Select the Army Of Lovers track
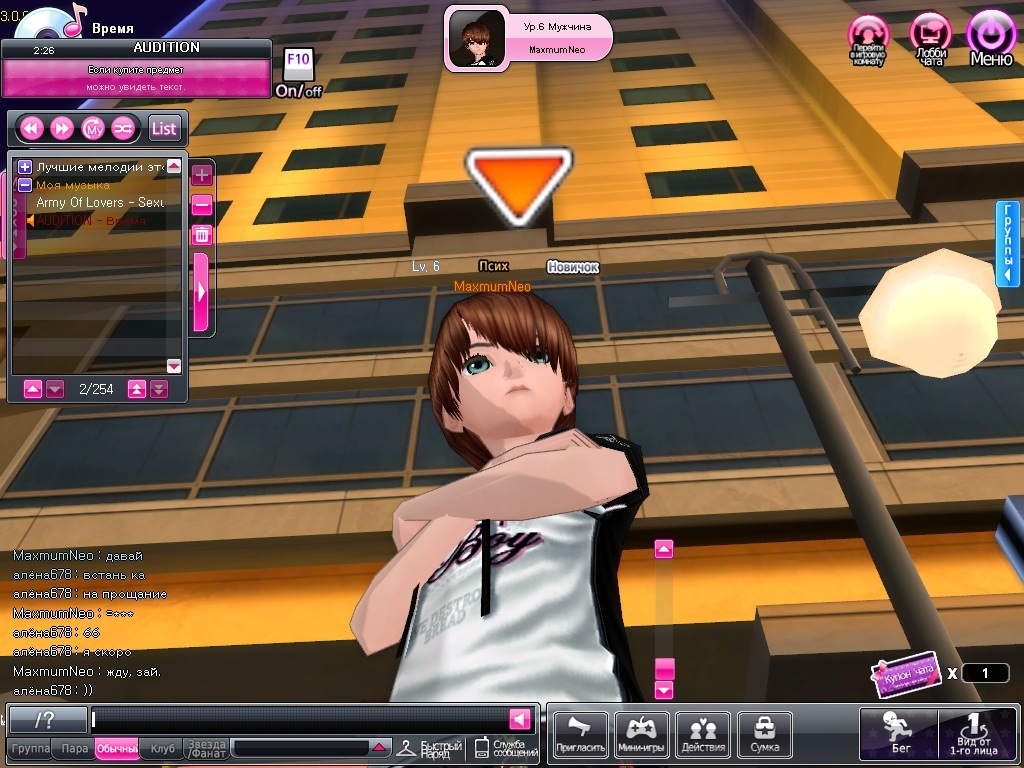This screenshot has height=768, width=1024. 99,202
